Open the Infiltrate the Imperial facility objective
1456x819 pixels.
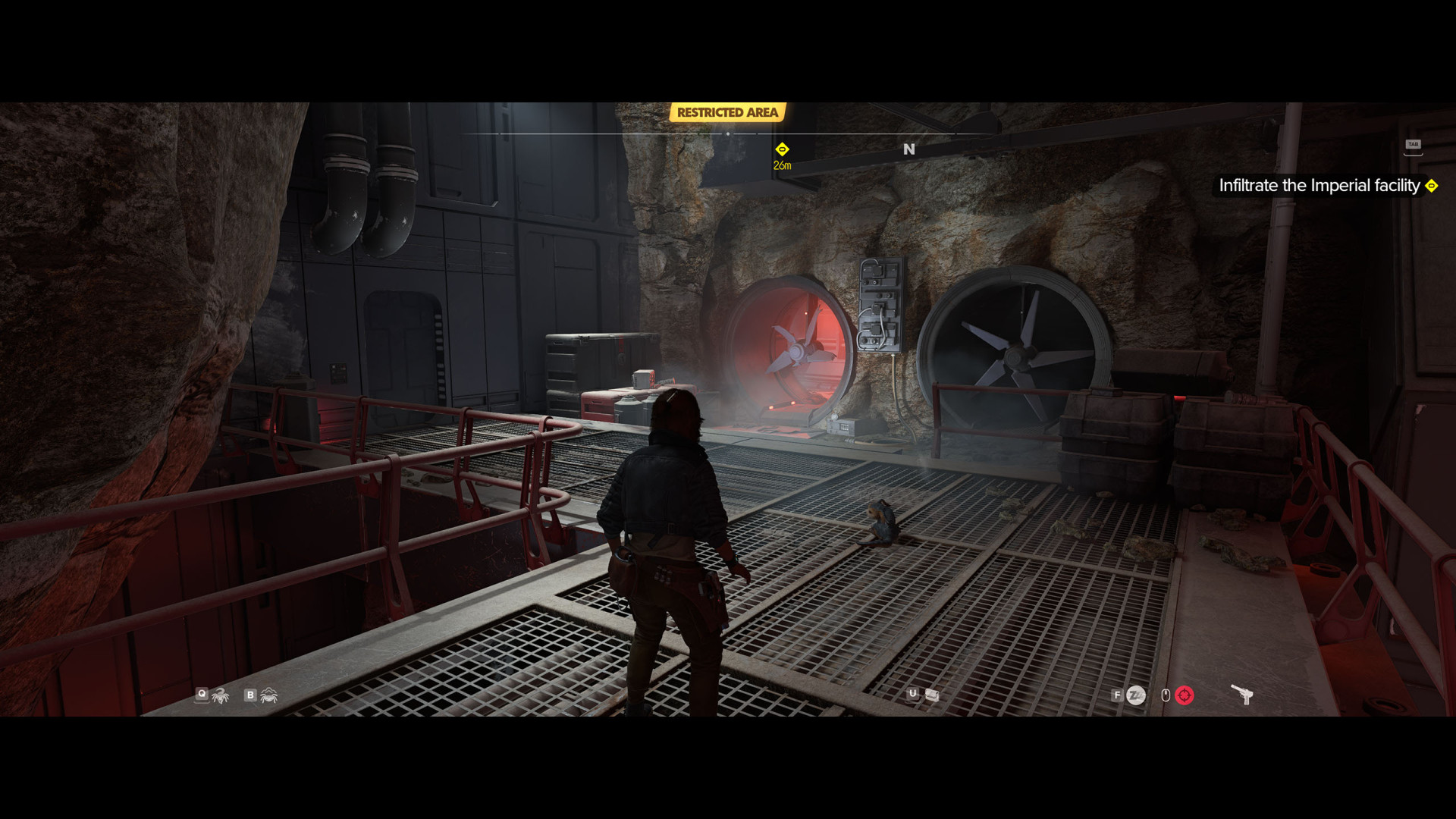1319,186
